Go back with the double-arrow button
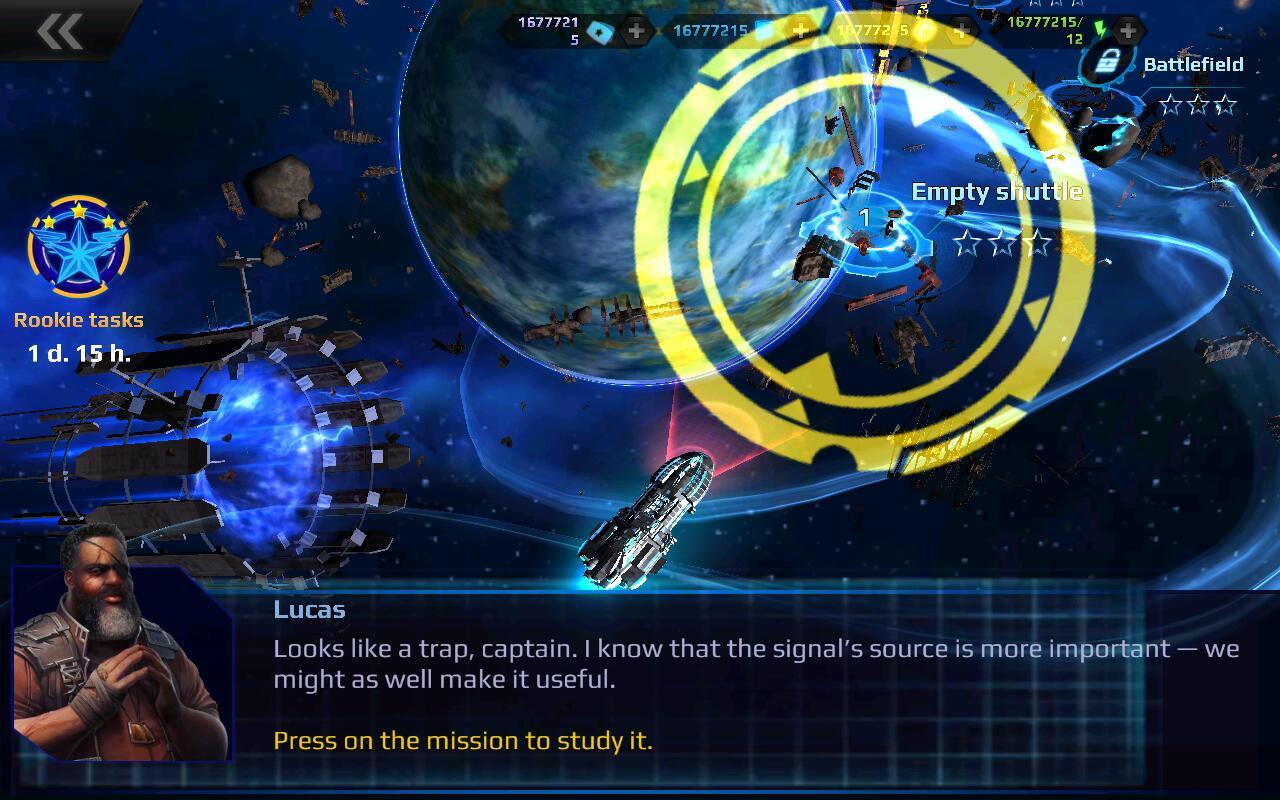The height and width of the screenshot is (800, 1280). (x=59, y=31)
